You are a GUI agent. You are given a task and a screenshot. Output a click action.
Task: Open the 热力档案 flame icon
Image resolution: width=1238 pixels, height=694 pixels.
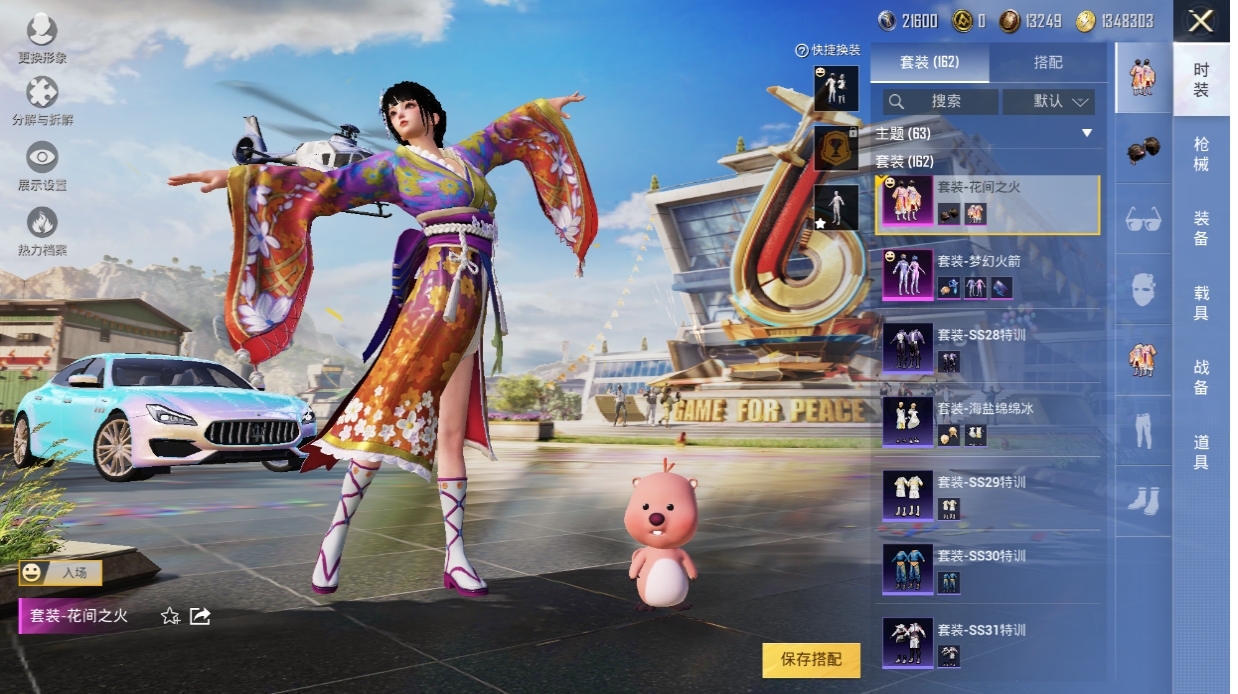(42, 230)
